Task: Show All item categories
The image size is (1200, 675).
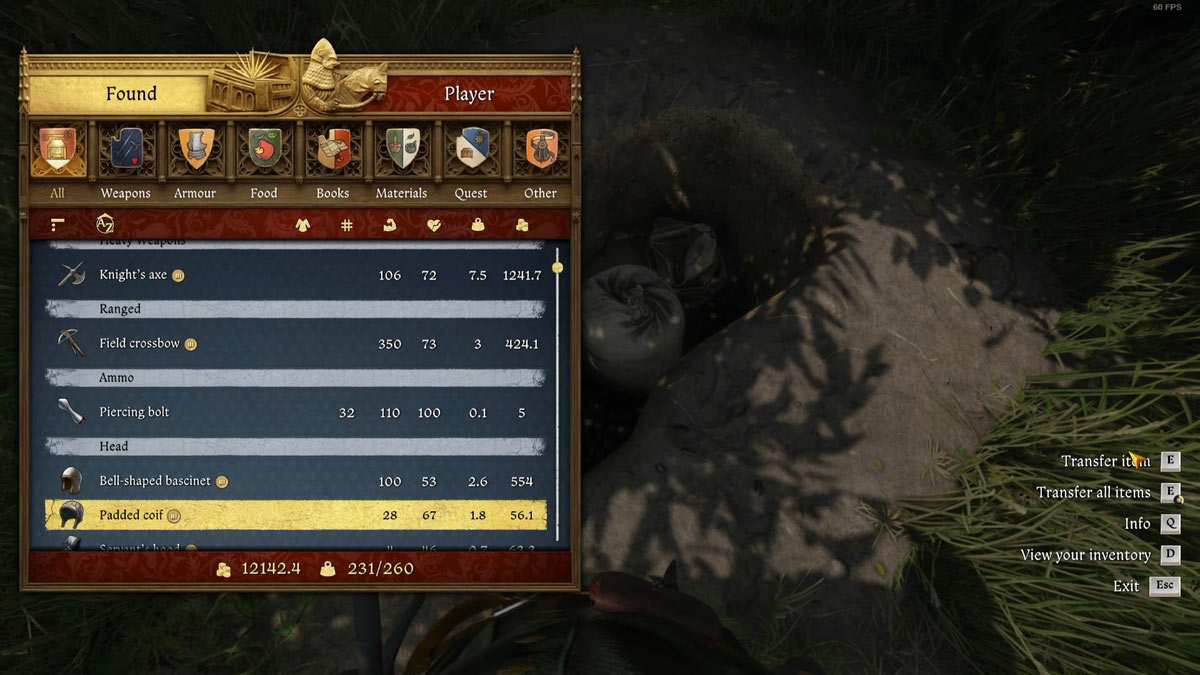Action: click(x=57, y=150)
